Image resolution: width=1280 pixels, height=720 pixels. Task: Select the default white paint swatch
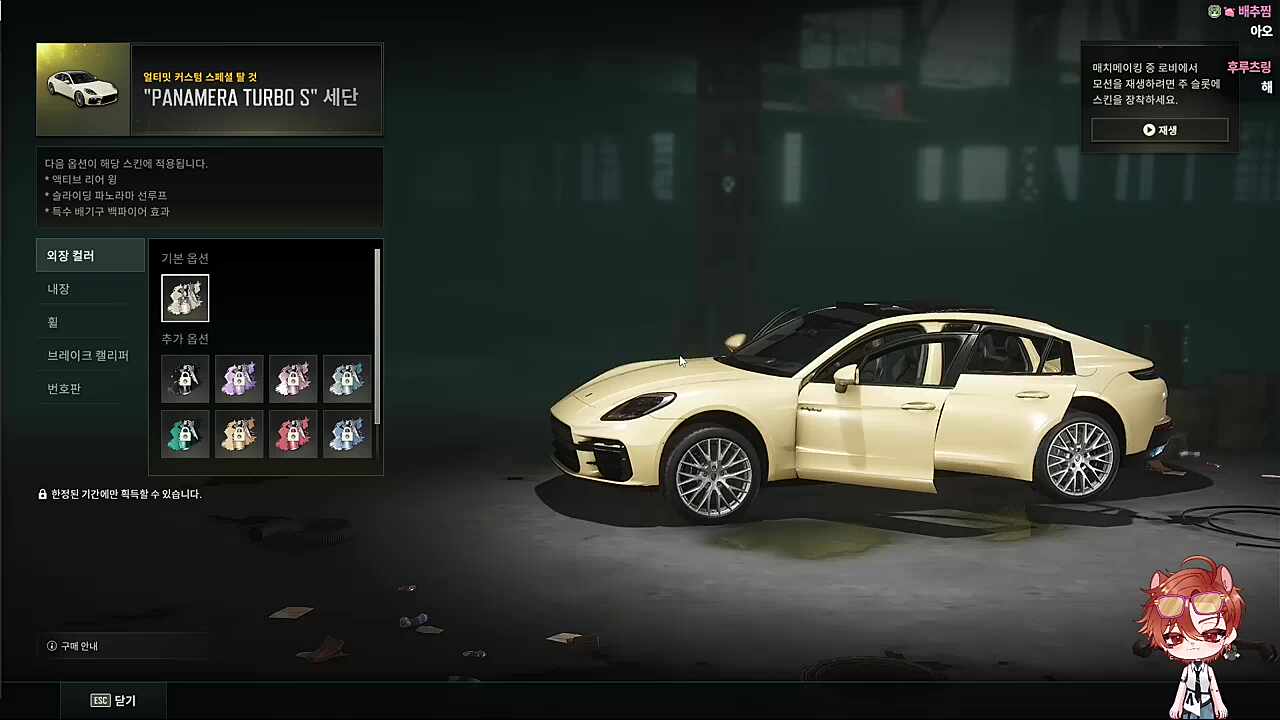click(185, 298)
